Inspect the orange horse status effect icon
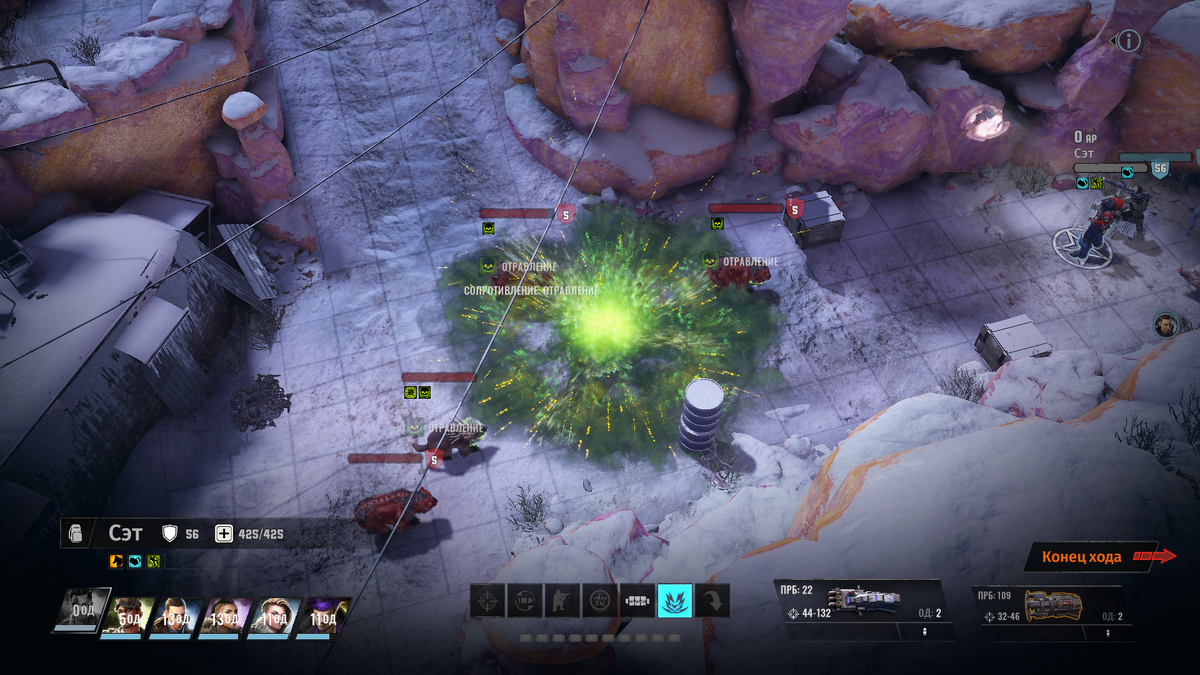Viewport: 1200px width, 675px height. (x=115, y=561)
